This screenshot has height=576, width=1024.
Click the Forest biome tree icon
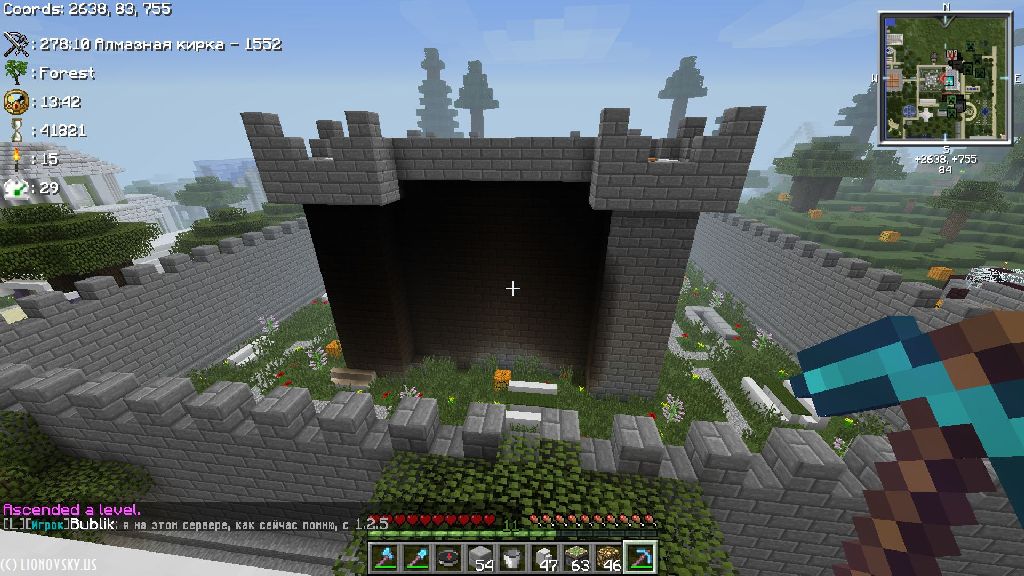16,72
